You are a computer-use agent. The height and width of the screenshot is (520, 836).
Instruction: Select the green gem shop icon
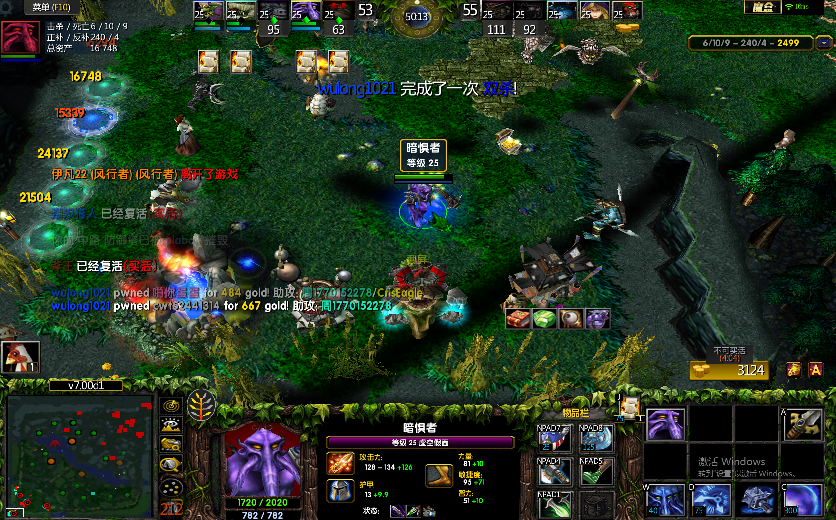pyautogui.click(x=544, y=318)
